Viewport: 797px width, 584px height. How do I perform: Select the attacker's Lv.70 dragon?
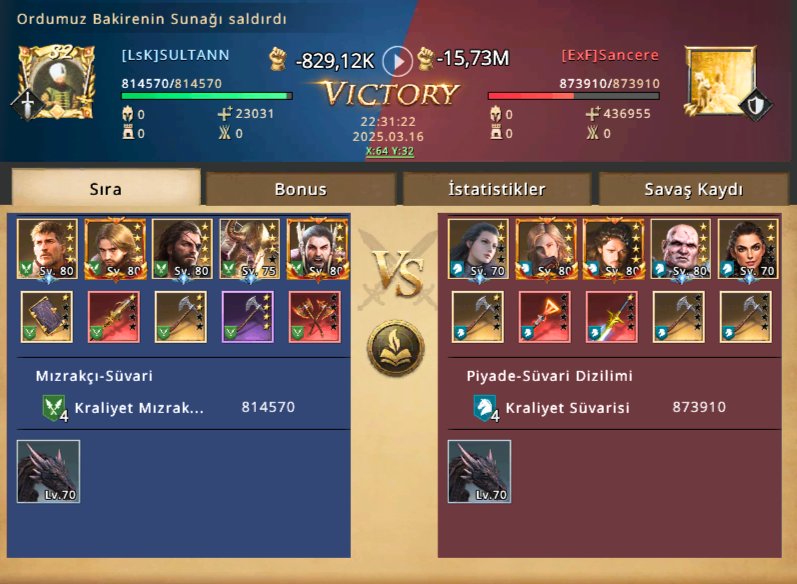[48, 471]
